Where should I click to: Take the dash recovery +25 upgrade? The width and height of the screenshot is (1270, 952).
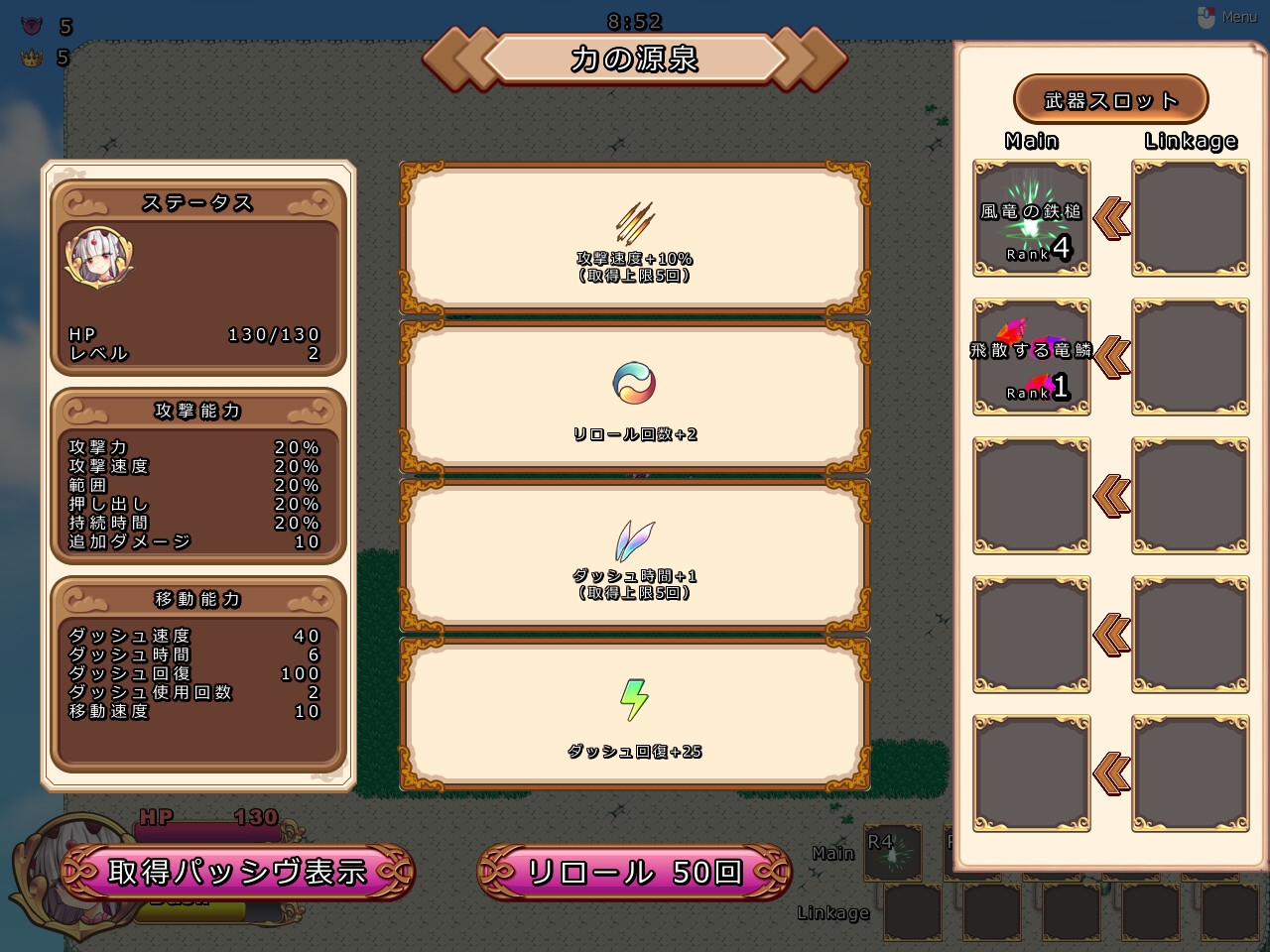635,714
